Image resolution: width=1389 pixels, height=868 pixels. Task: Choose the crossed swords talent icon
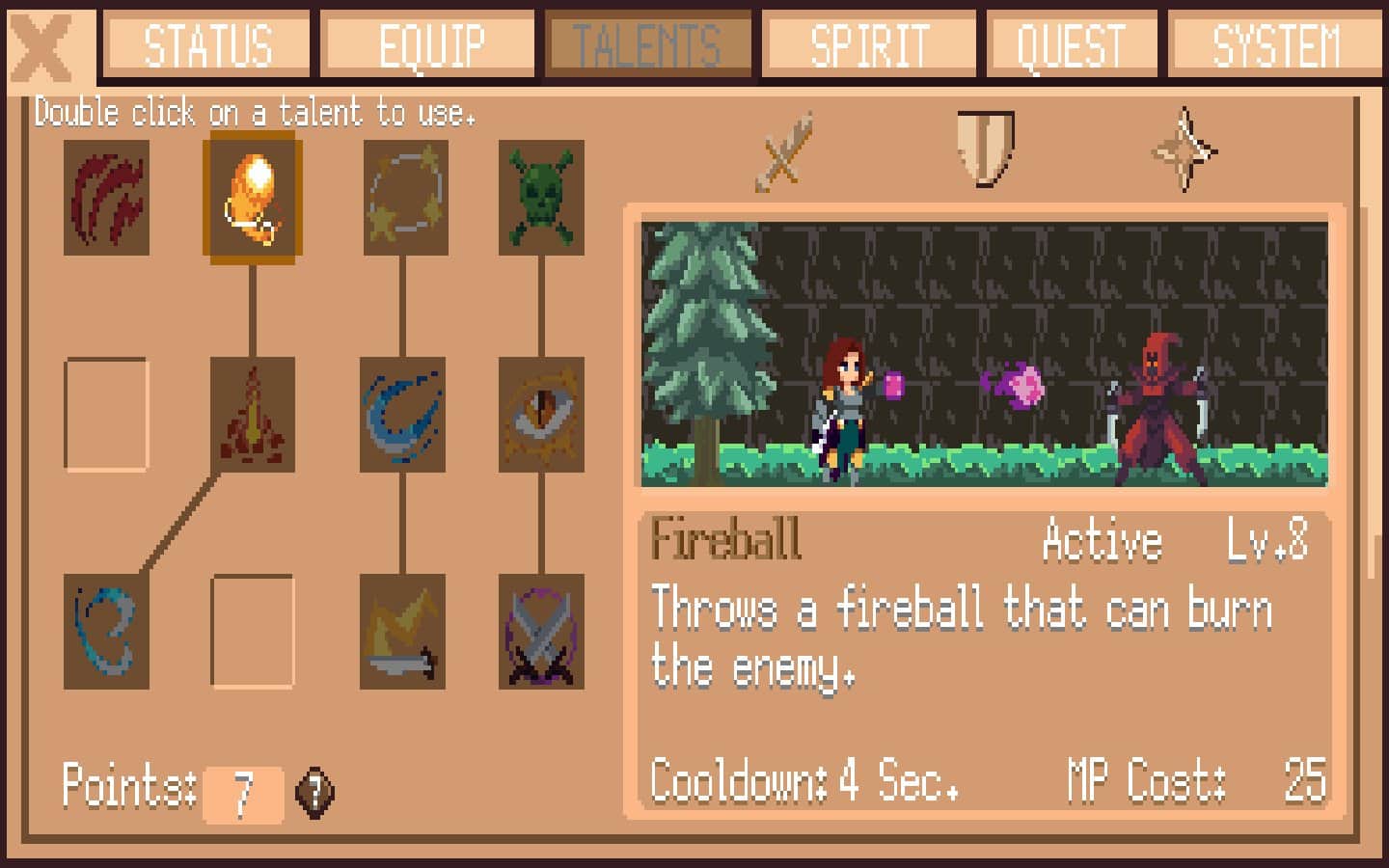pos(541,632)
